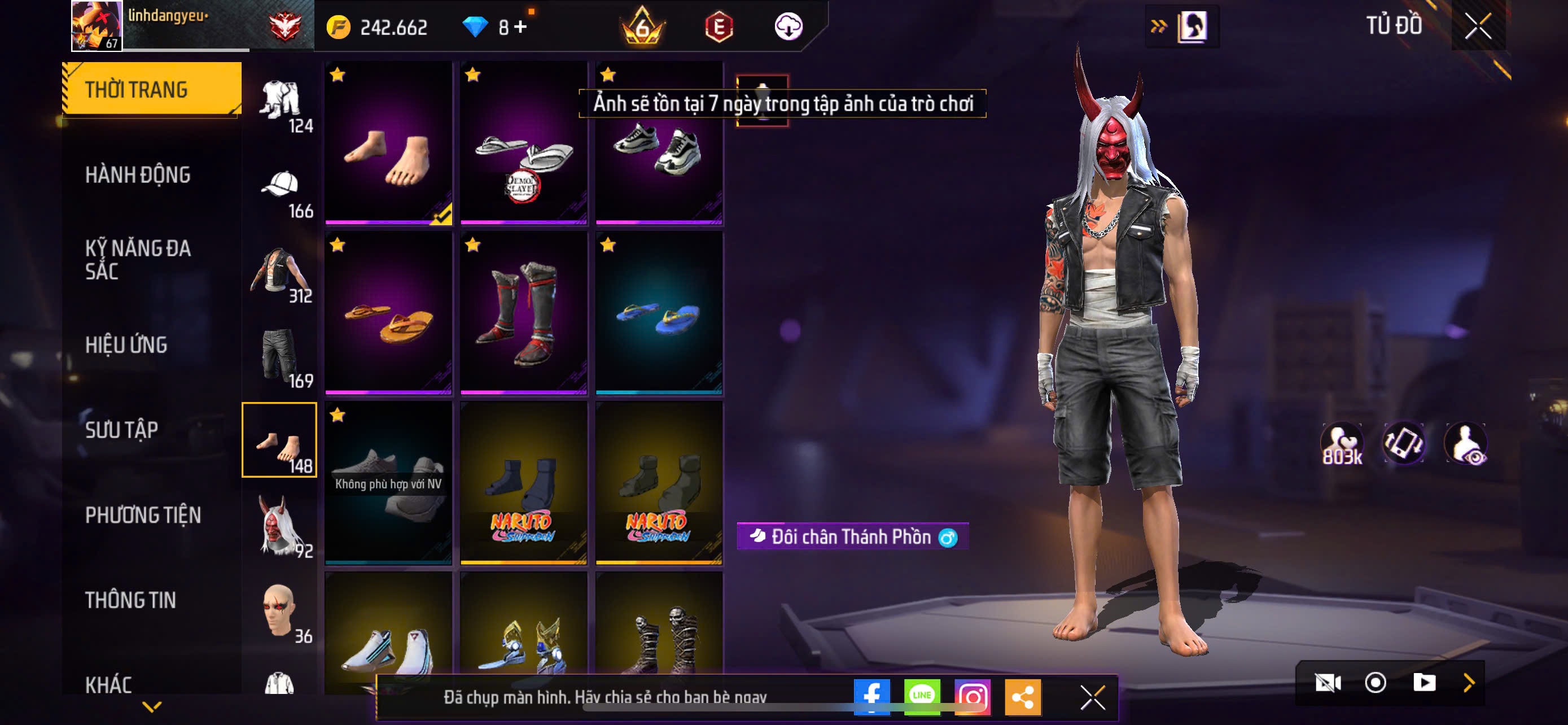Image resolution: width=1568 pixels, height=725 pixels.
Task: Open the Thông Tin menu
Action: [x=130, y=601]
